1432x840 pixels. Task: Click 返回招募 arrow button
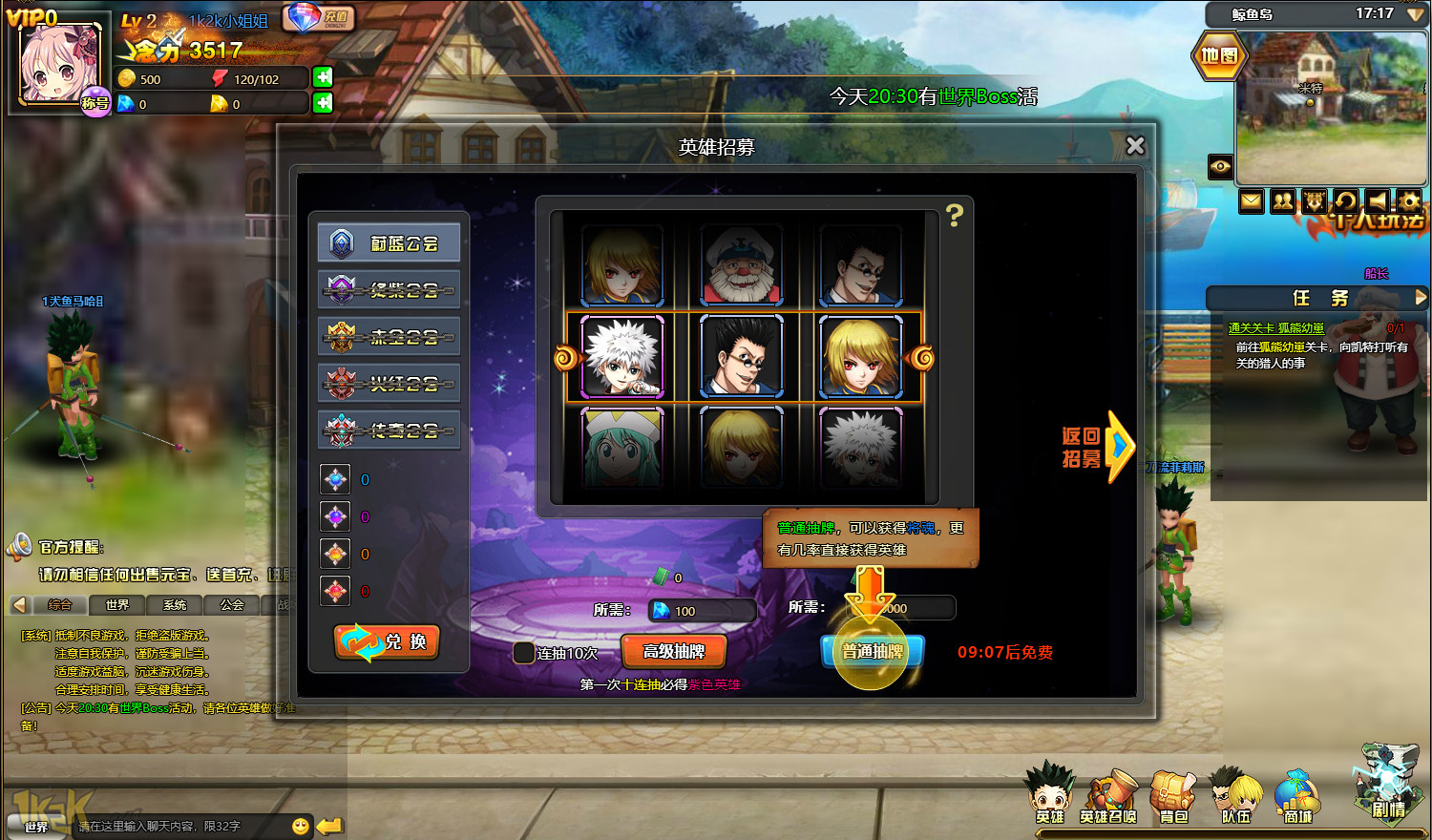click(1098, 447)
